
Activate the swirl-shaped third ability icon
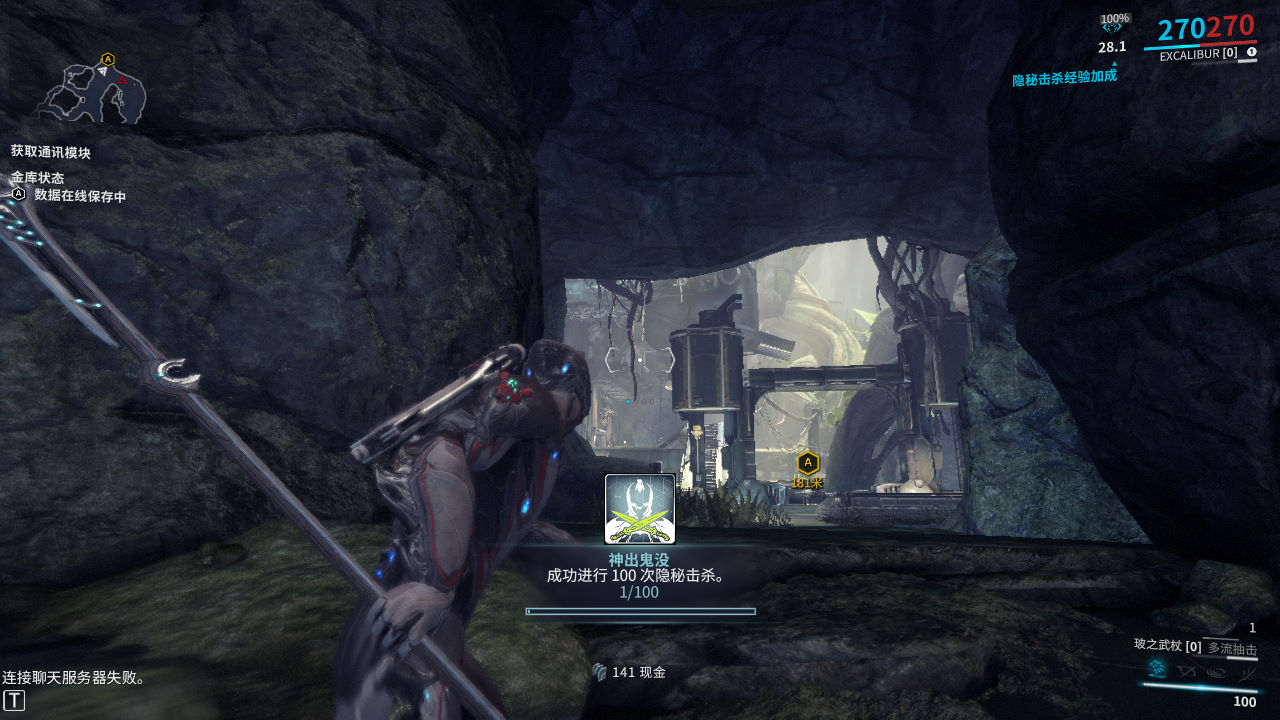(x=1213, y=669)
